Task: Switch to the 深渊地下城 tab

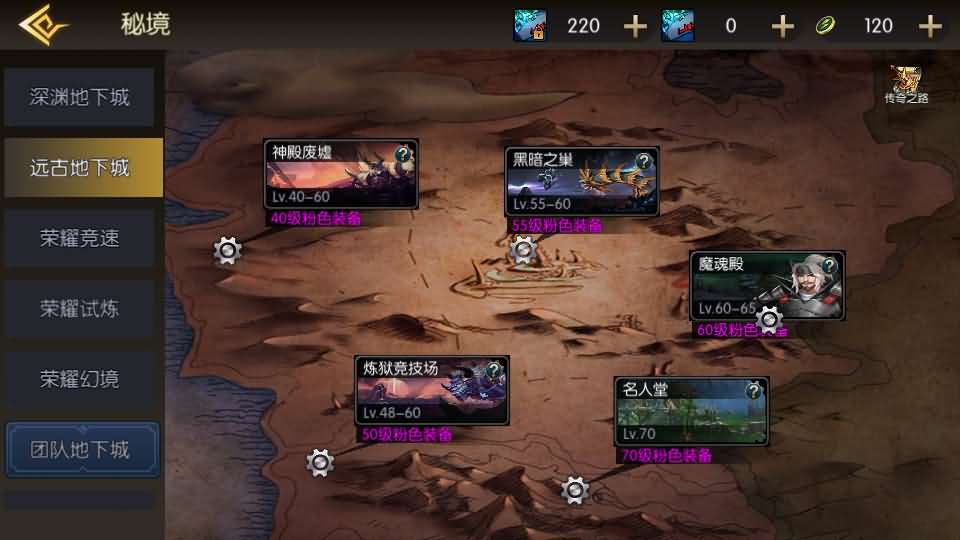Action: [x=80, y=97]
